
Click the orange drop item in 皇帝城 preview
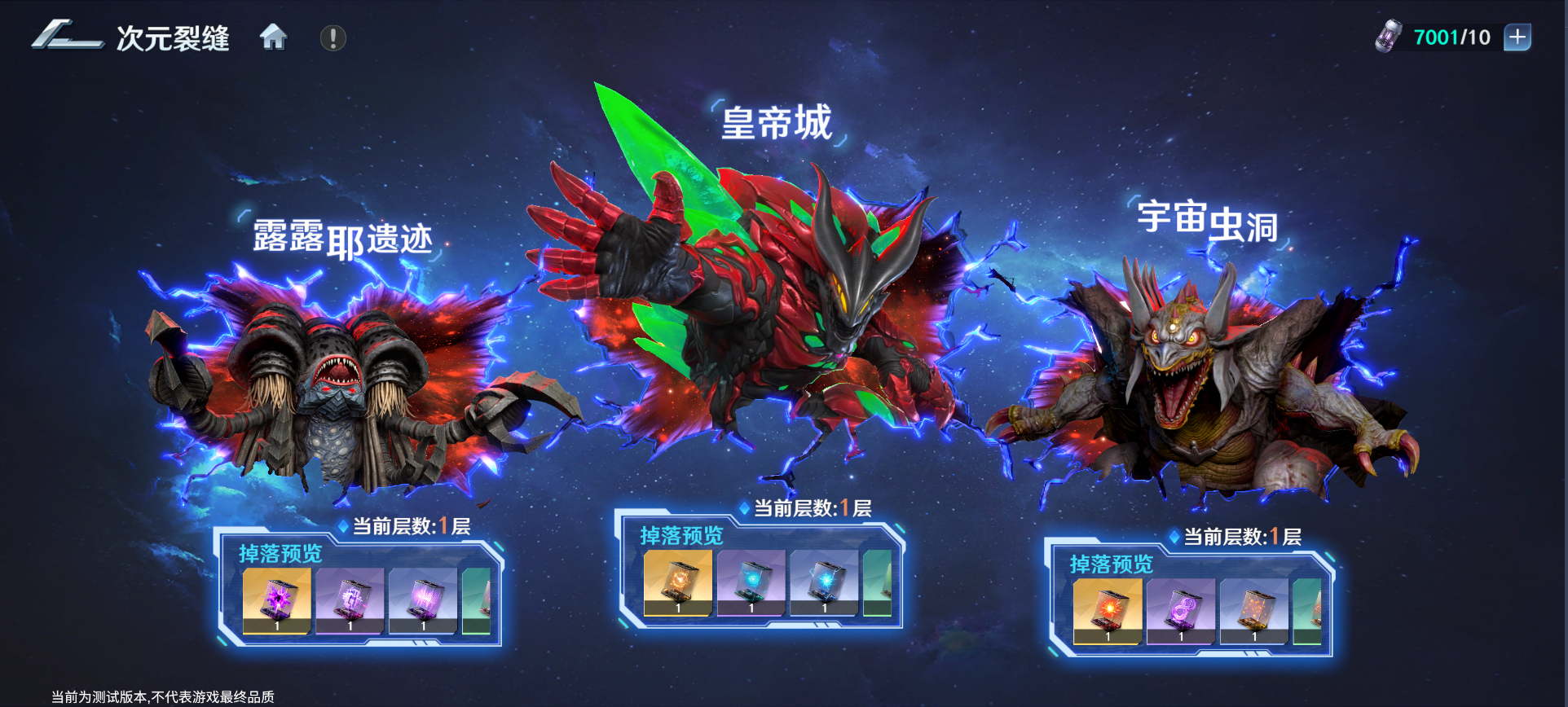677,583
